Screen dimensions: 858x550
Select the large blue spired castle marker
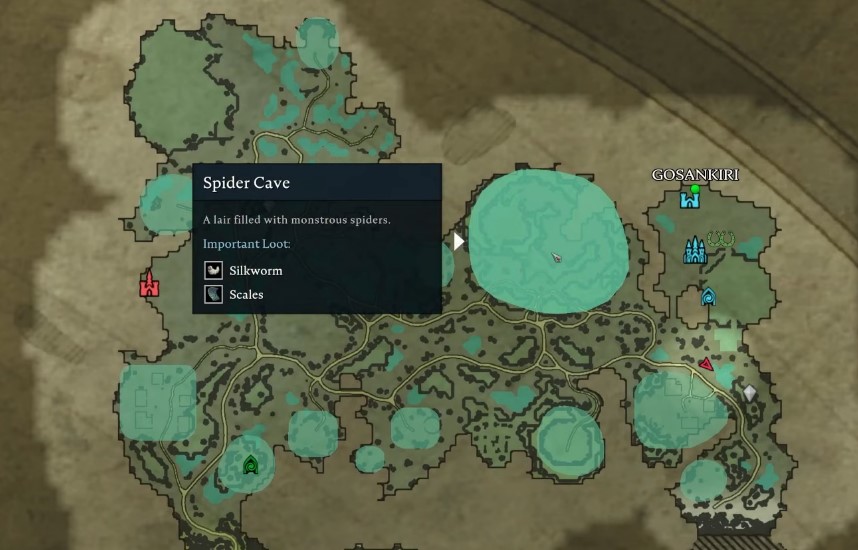pos(694,250)
